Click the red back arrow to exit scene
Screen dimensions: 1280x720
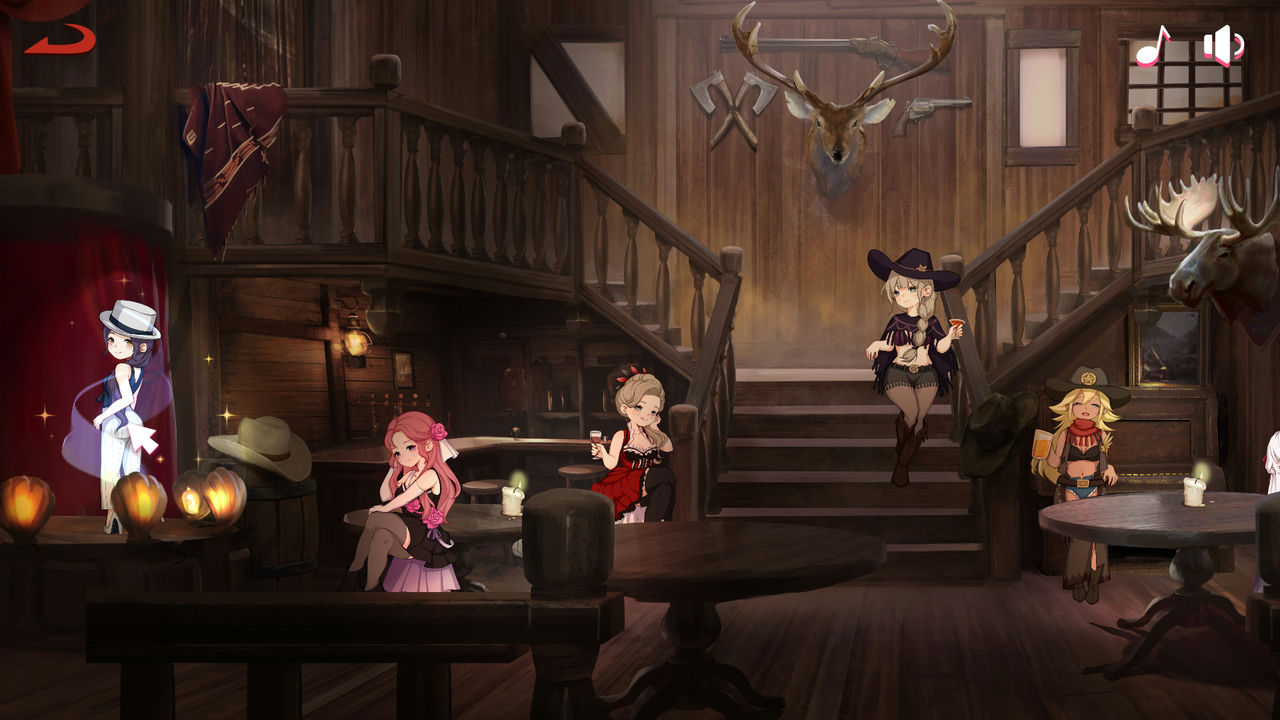click(62, 40)
